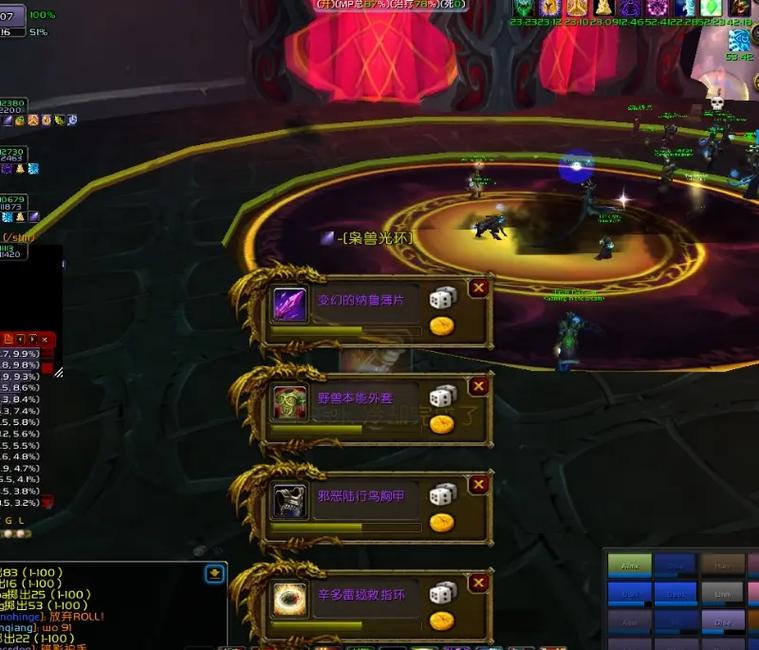The image size is (759, 650).
Task: Pass on the 变幻的纳鲁薄片 loot roll
Action: [x=479, y=288]
